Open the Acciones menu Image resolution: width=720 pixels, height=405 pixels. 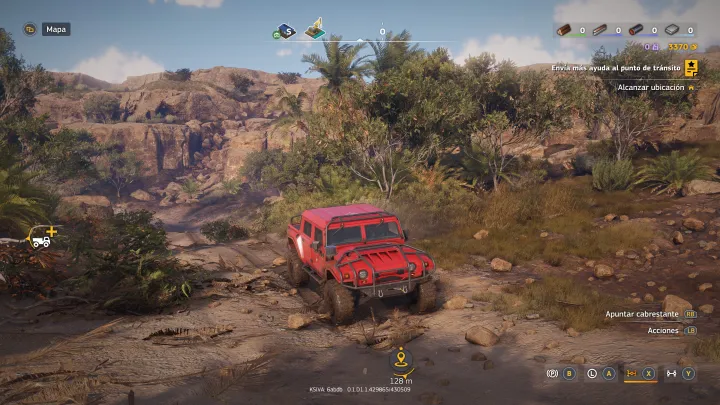coord(663,330)
